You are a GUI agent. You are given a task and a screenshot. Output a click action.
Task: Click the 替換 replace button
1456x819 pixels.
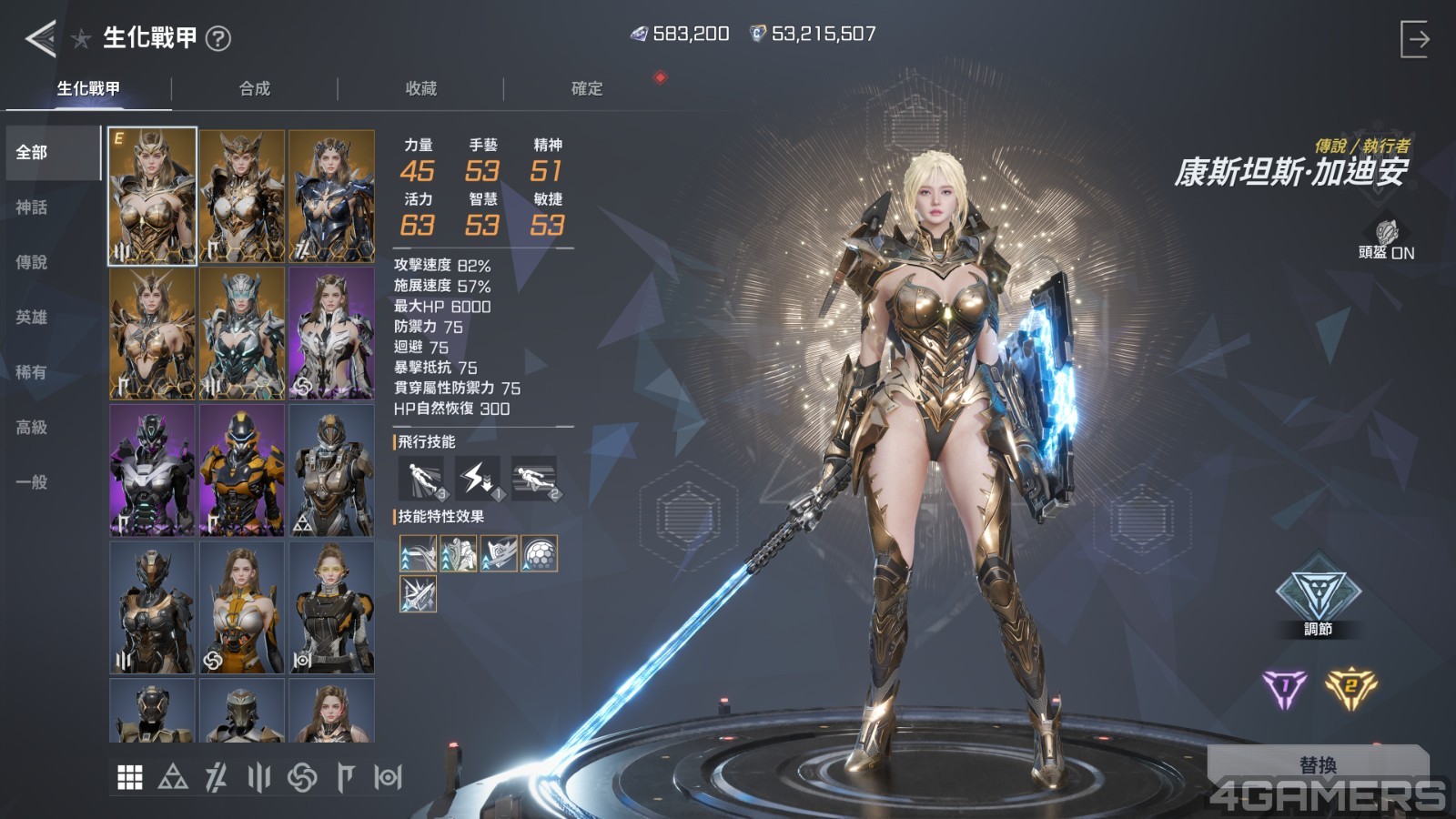pyautogui.click(x=1318, y=764)
